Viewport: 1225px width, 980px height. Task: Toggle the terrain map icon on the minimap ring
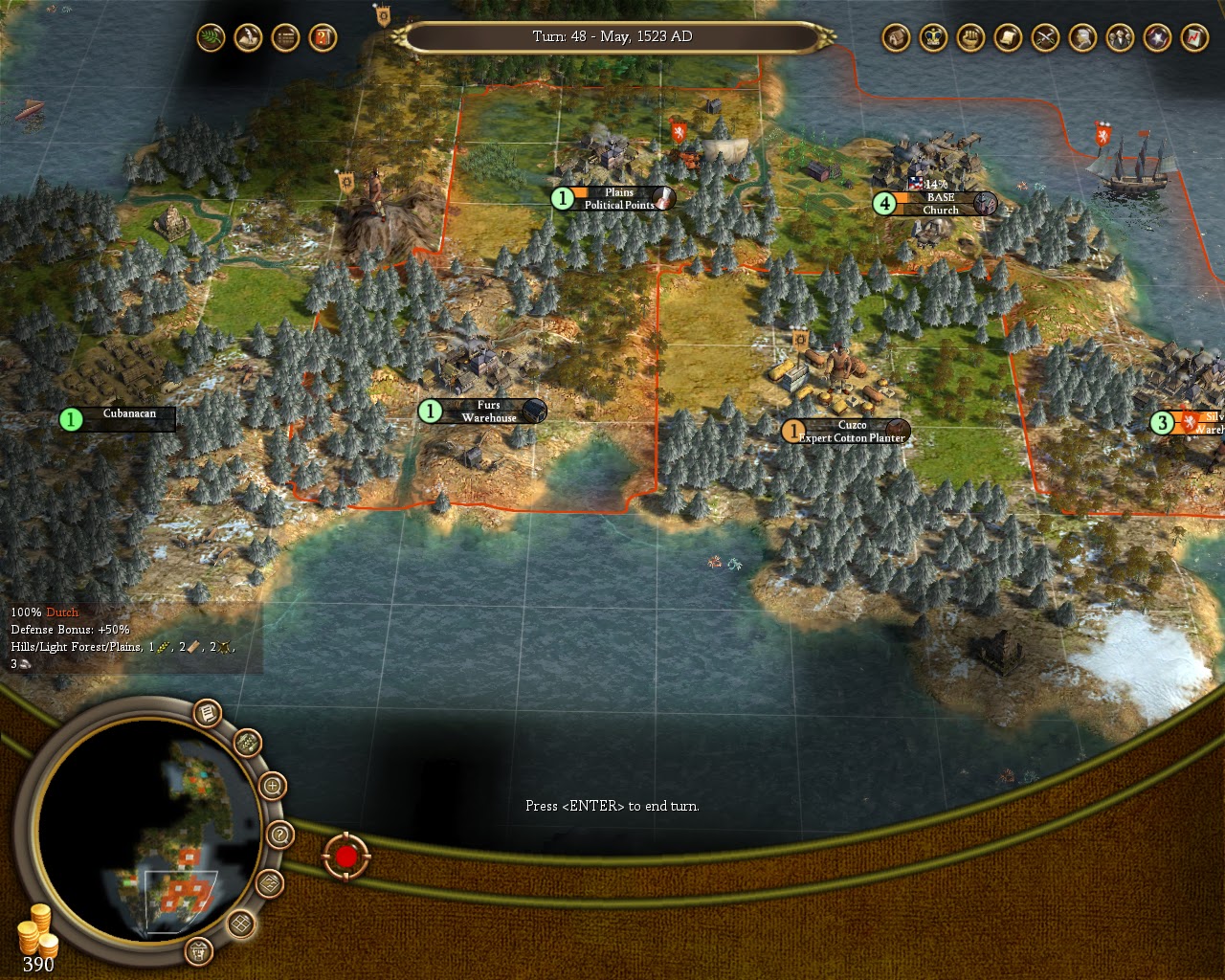pos(269,884)
